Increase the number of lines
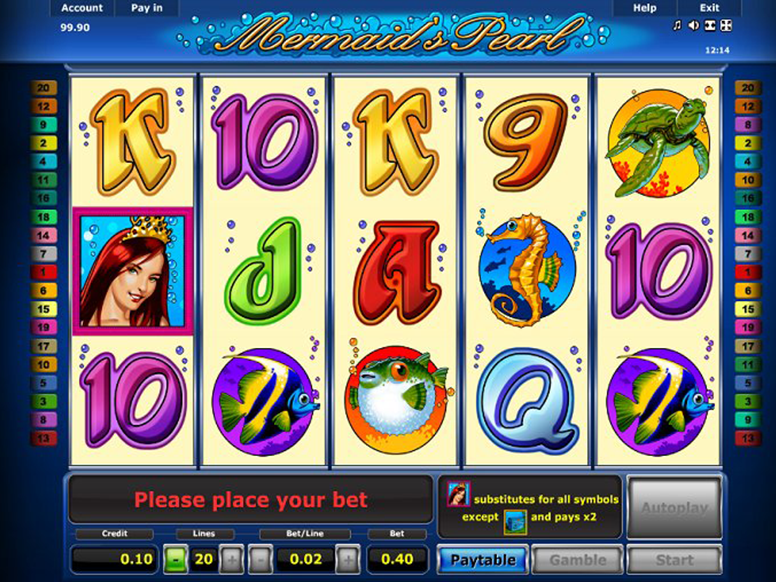Screen dimensions: 776x582 231,559
